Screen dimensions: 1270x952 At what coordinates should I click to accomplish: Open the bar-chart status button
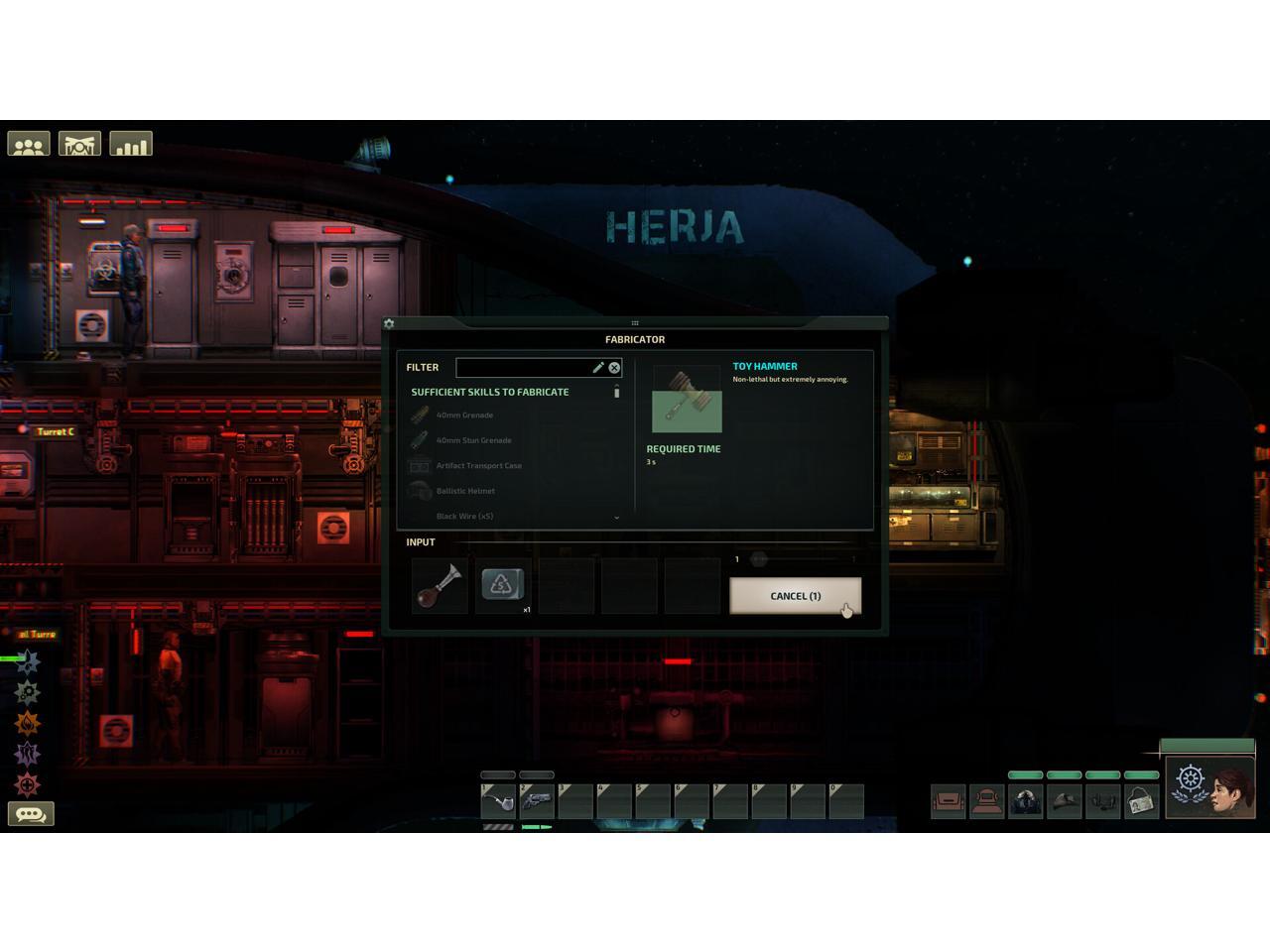coord(131,146)
